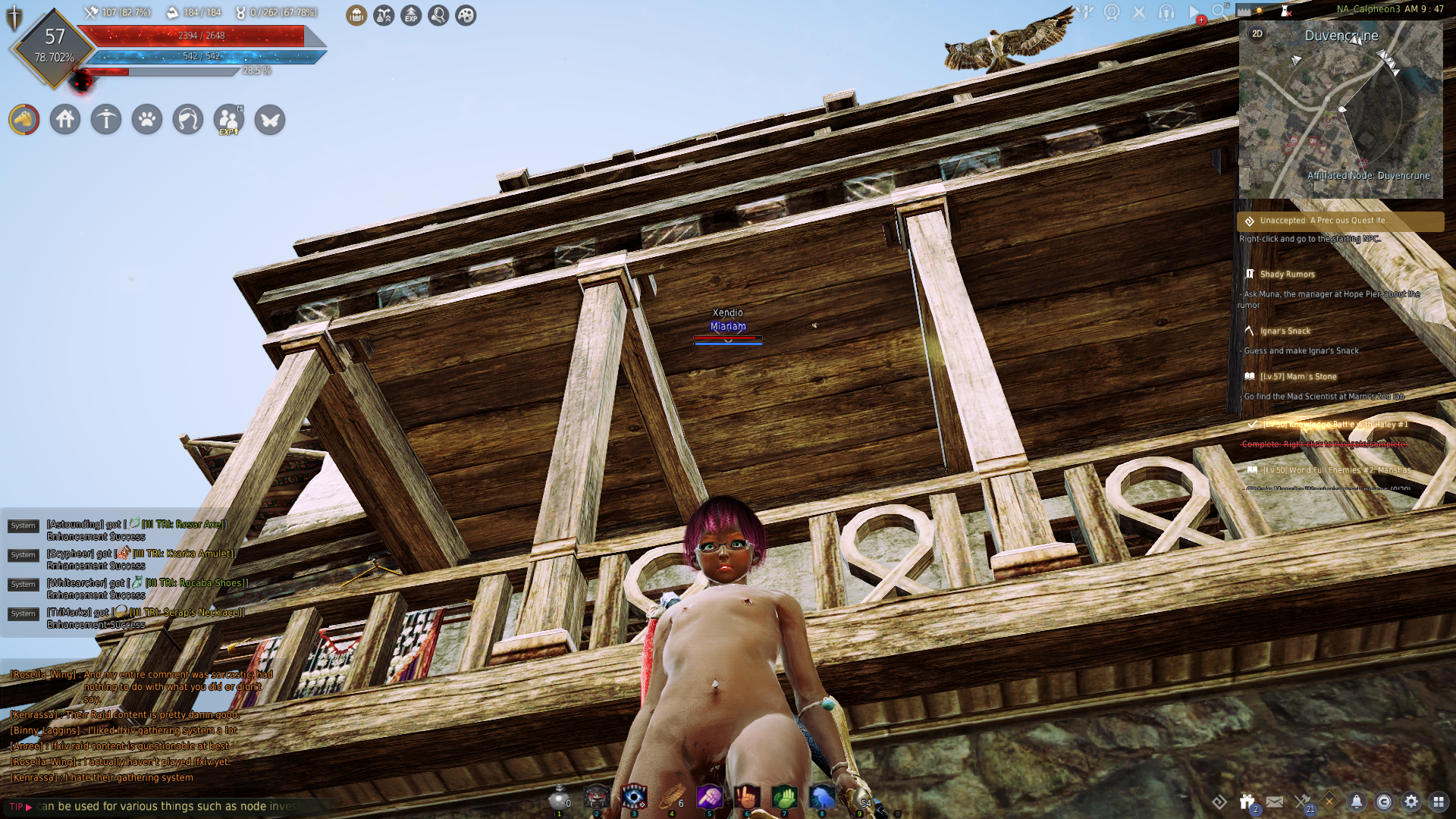Select the horse mount icon

24,120
